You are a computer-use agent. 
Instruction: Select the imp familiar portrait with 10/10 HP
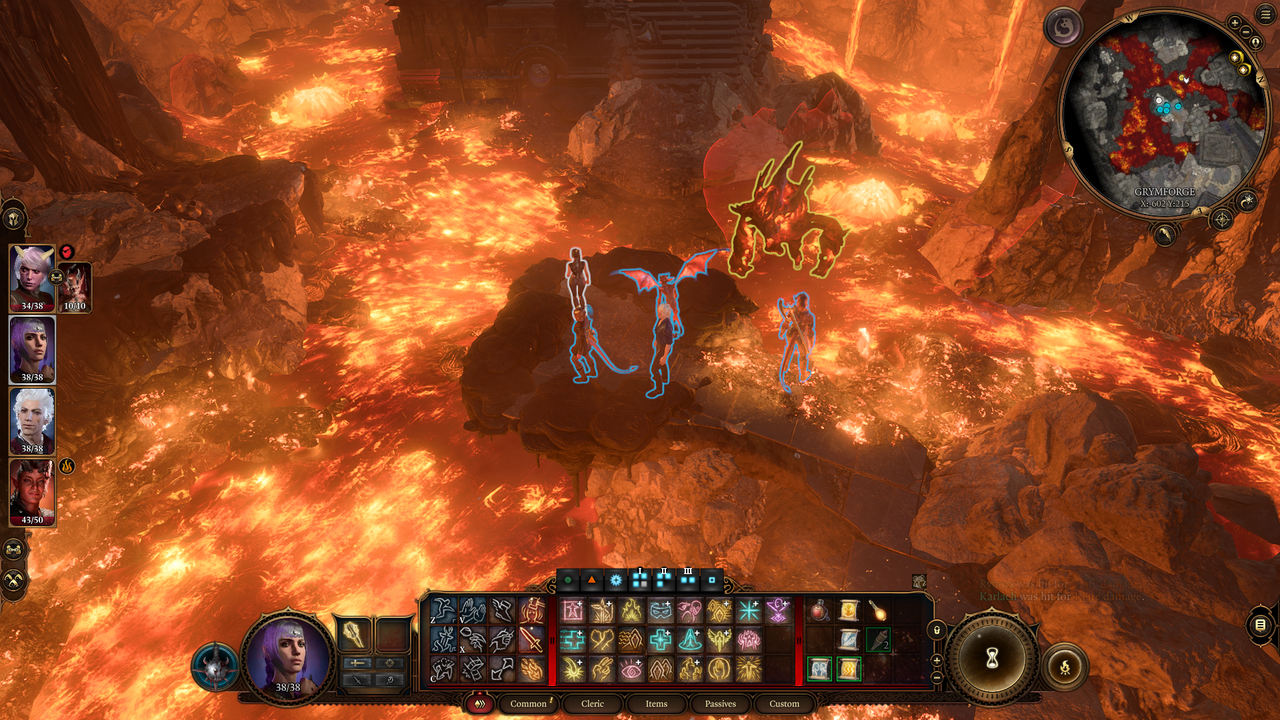tap(76, 285)
